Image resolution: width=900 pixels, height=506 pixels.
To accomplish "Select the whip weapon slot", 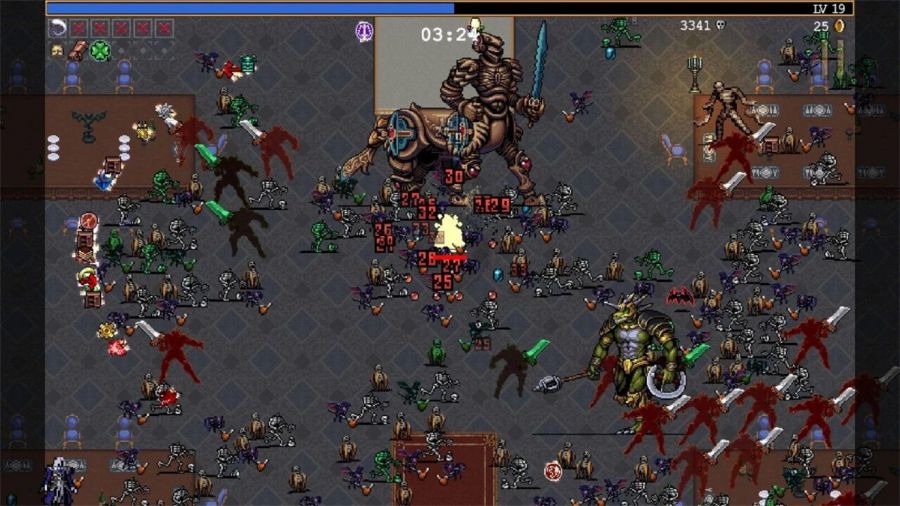I will [57, 28].
